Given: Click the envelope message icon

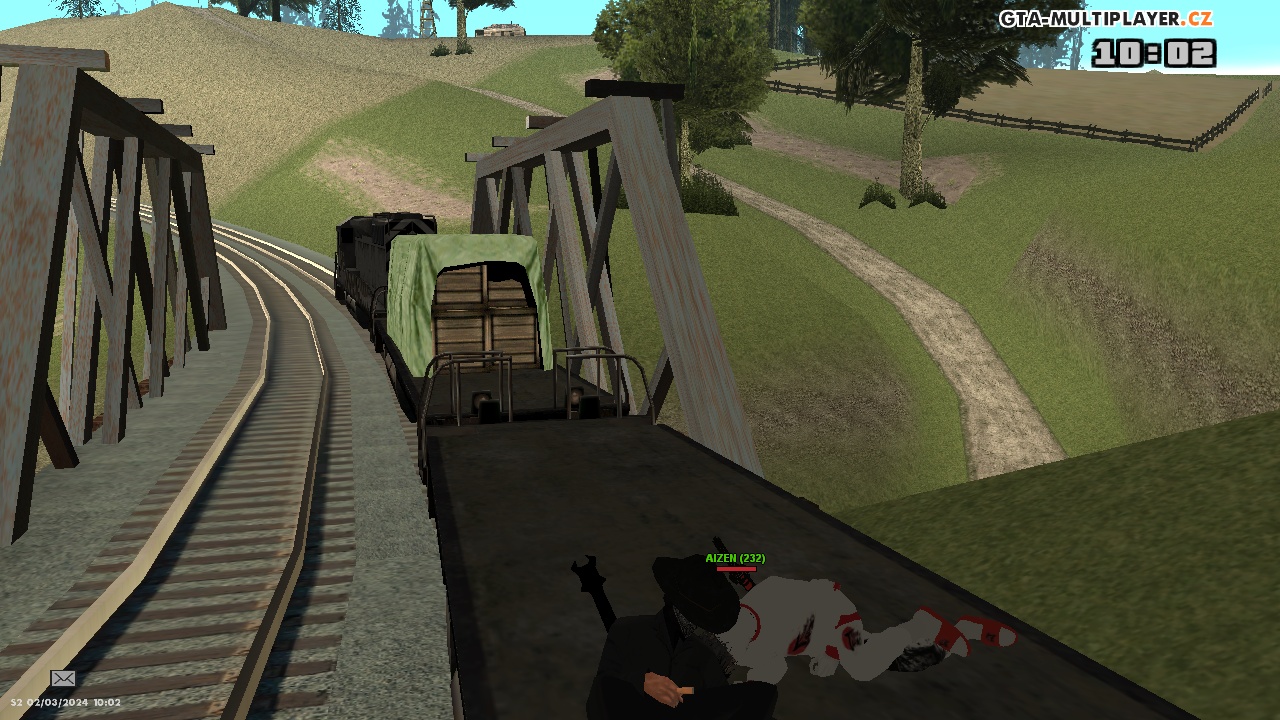Looking at the screenshot, I should pyautogui.click(x=63, y=679).
